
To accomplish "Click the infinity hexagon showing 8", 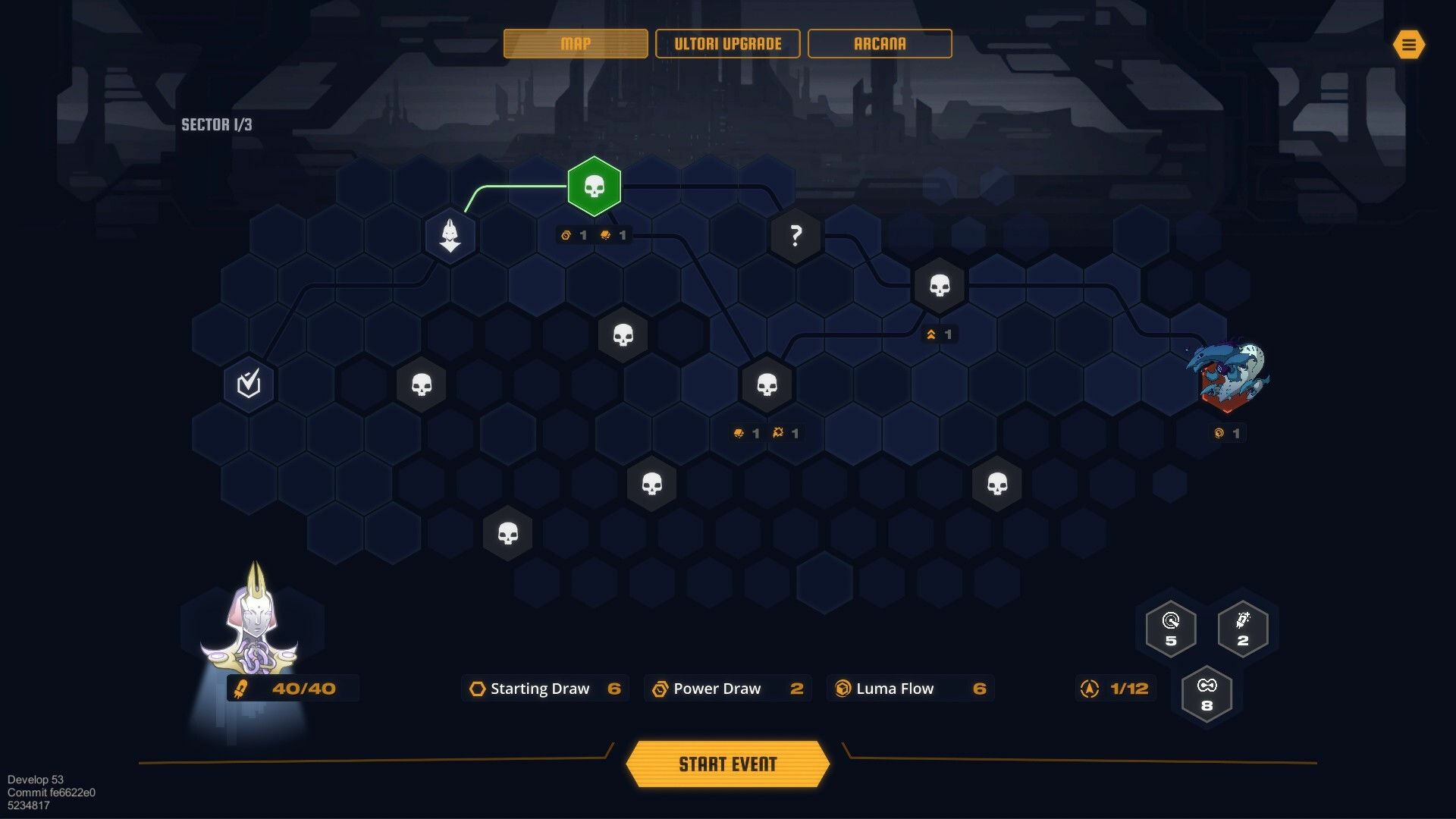I will tap(1206, 693).
